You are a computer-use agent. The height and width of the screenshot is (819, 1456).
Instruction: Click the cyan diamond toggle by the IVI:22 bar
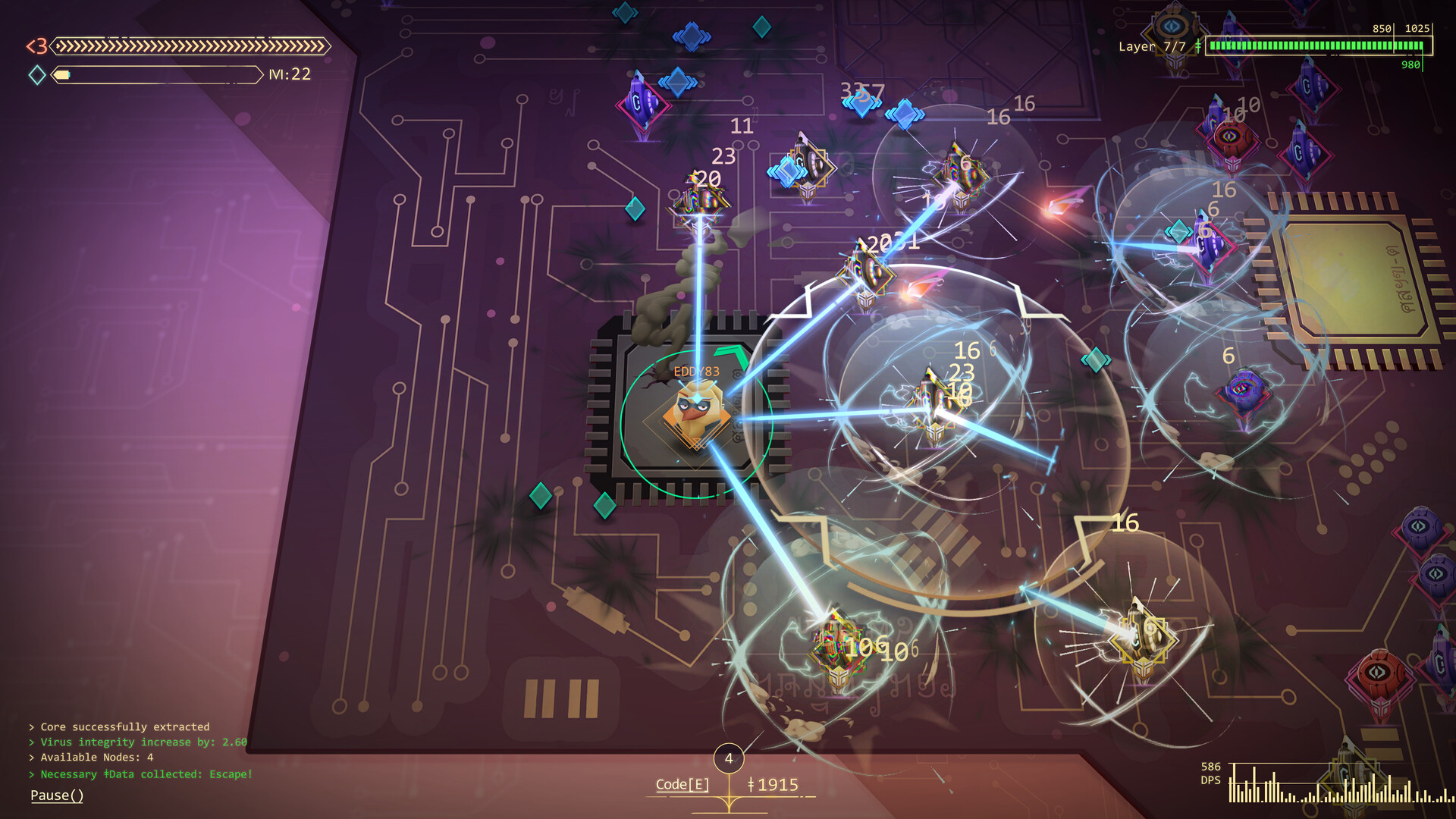point(36,74)
